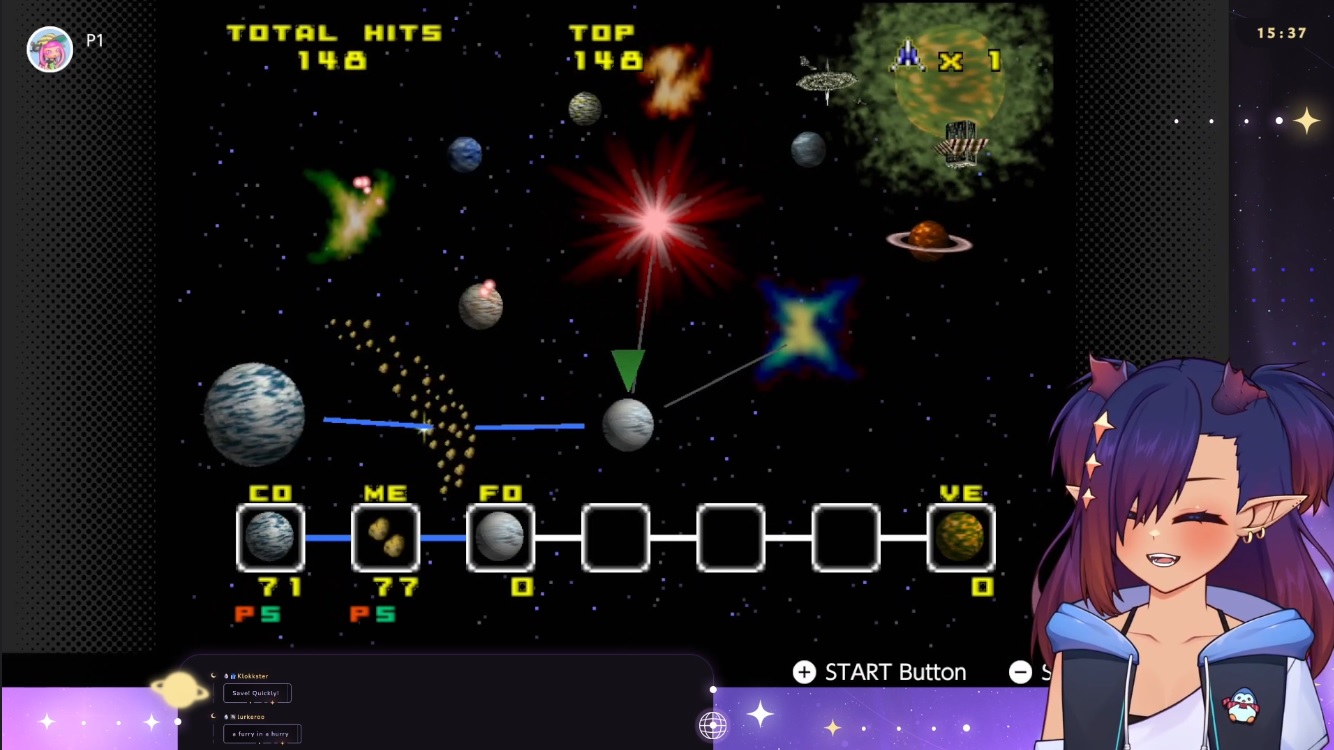Select the small blue planet Aquas
The image size is (1334, 750).
click(x=465, y=154)
